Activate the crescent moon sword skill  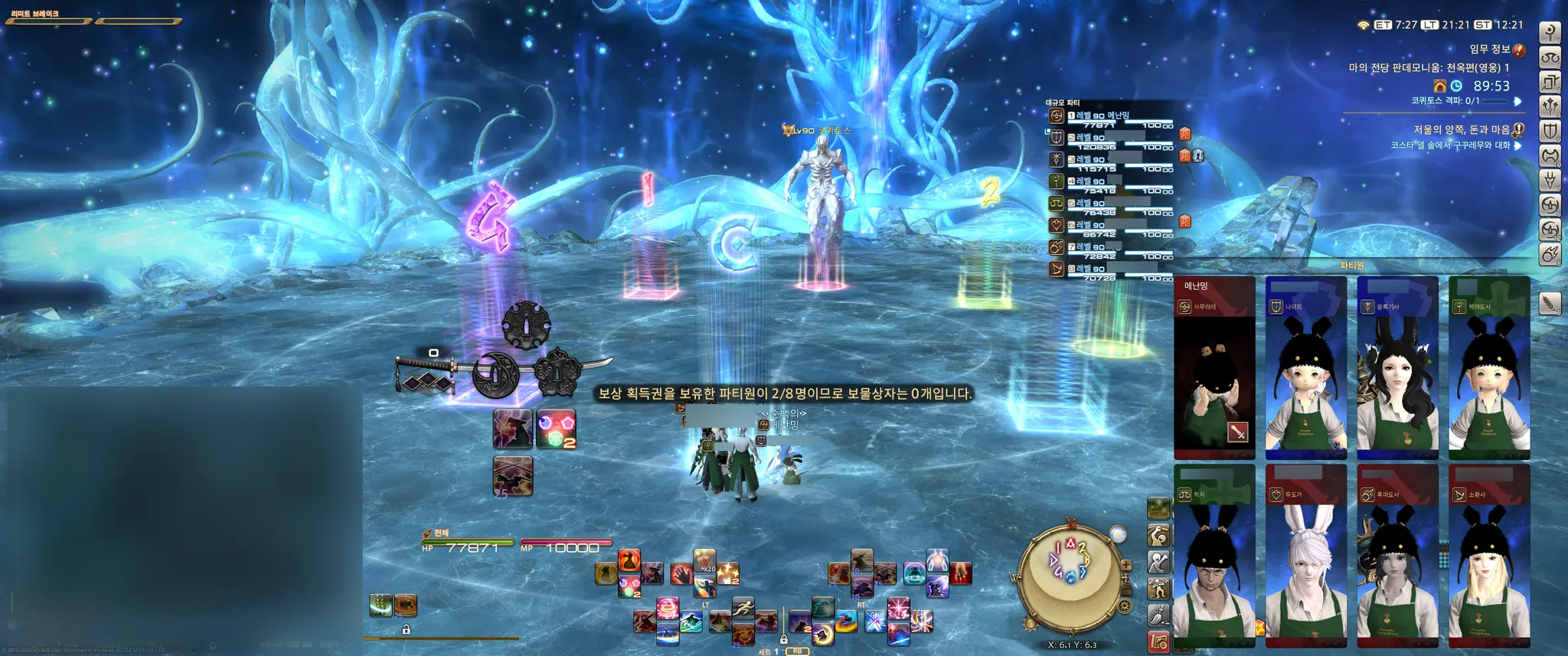point(822,633)
